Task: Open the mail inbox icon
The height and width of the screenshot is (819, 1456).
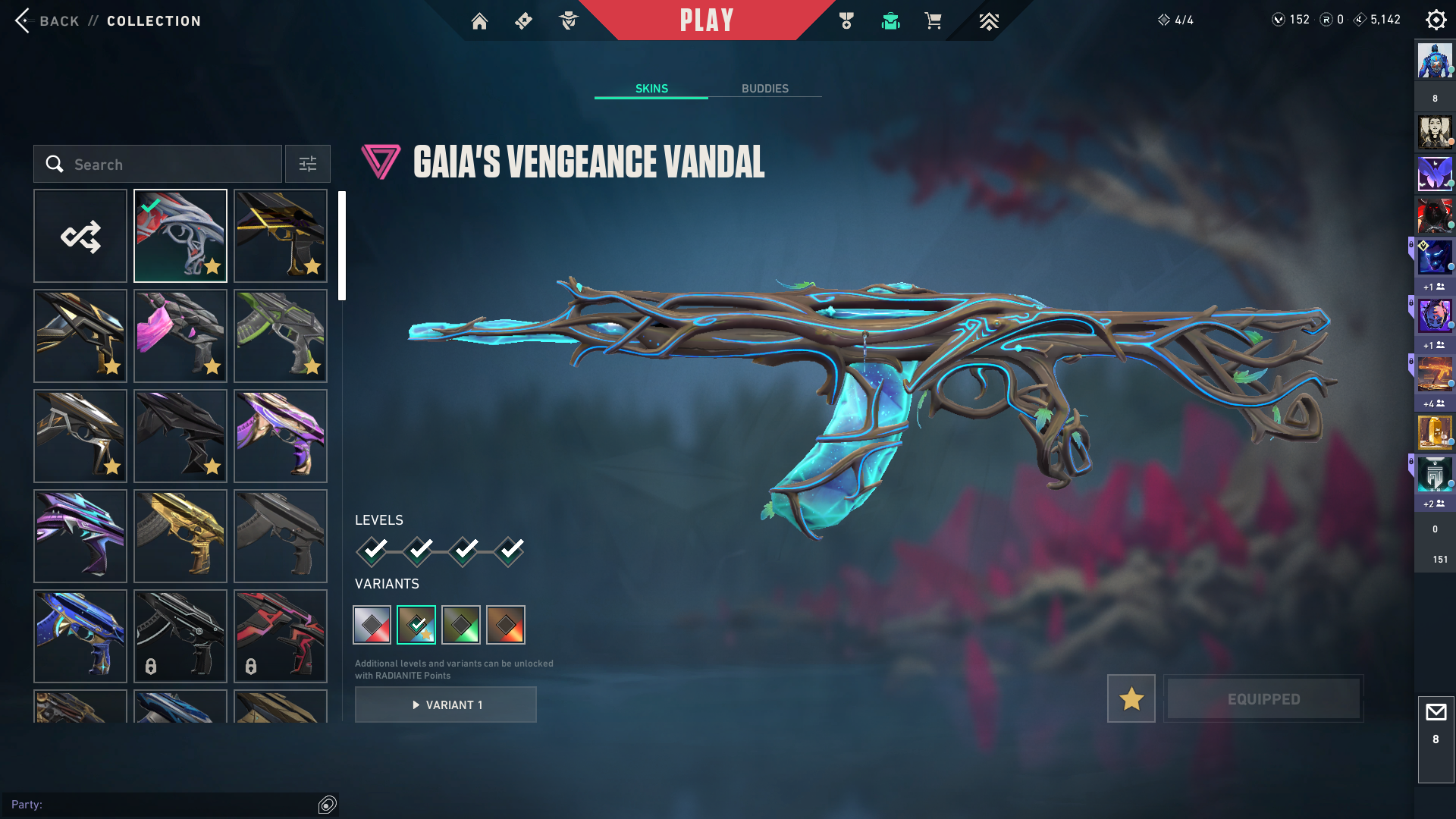Action: point(1436,713)
